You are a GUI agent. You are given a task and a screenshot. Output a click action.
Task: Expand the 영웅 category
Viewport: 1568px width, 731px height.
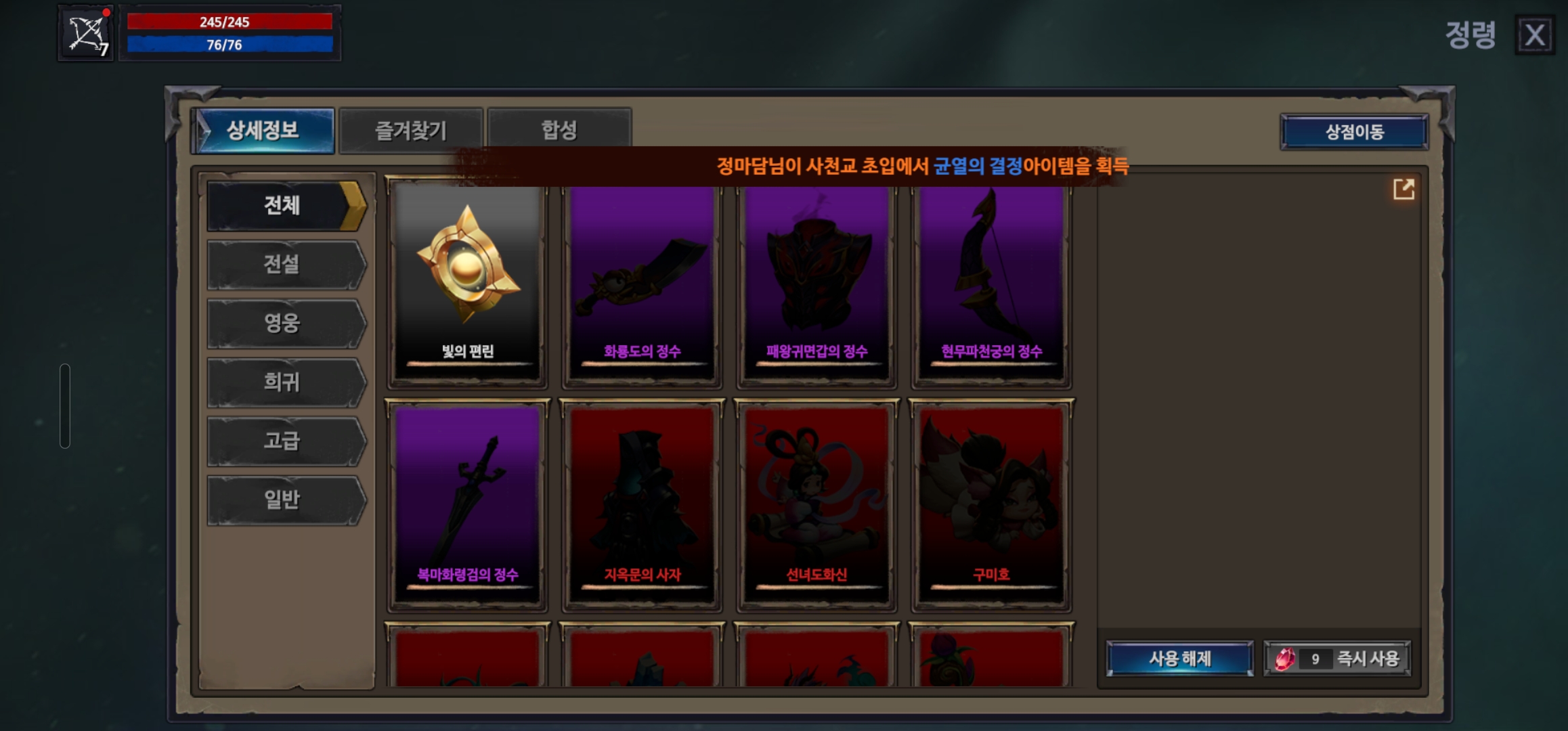(x=284, y=324)
